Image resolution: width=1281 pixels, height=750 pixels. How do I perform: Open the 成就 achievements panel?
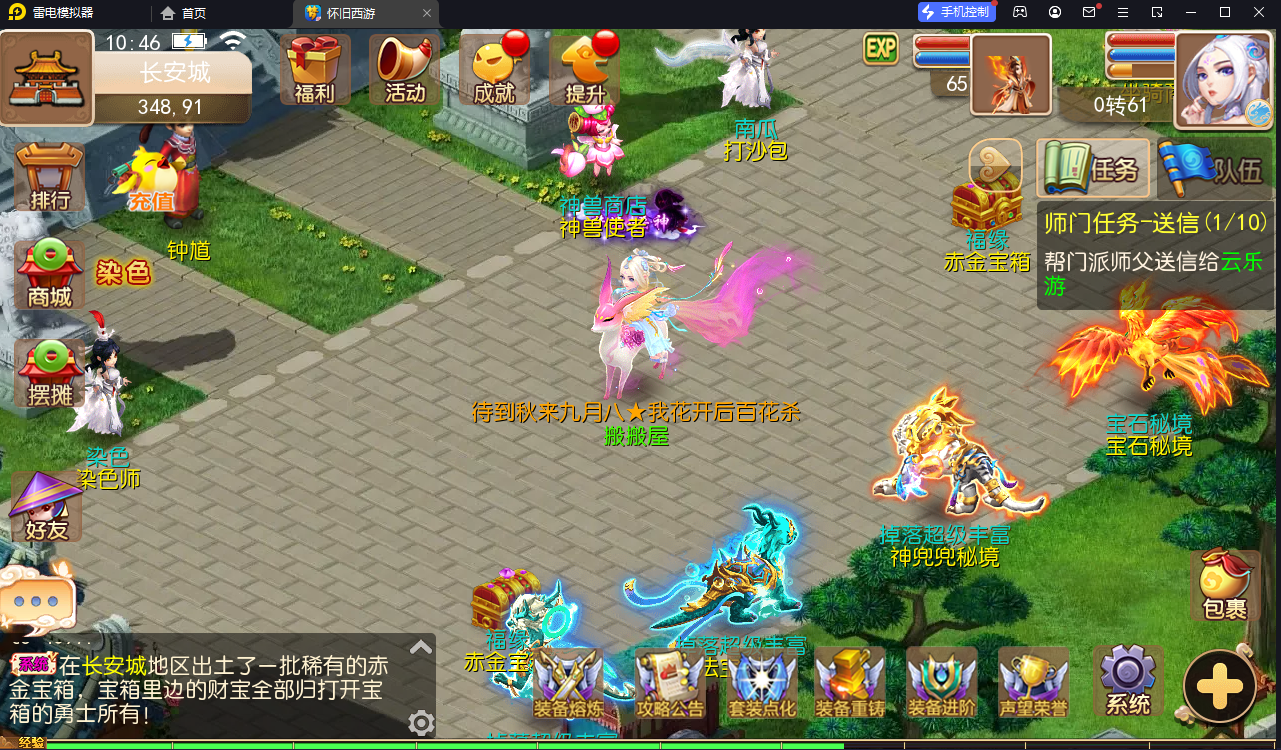[x=496, y=68]
